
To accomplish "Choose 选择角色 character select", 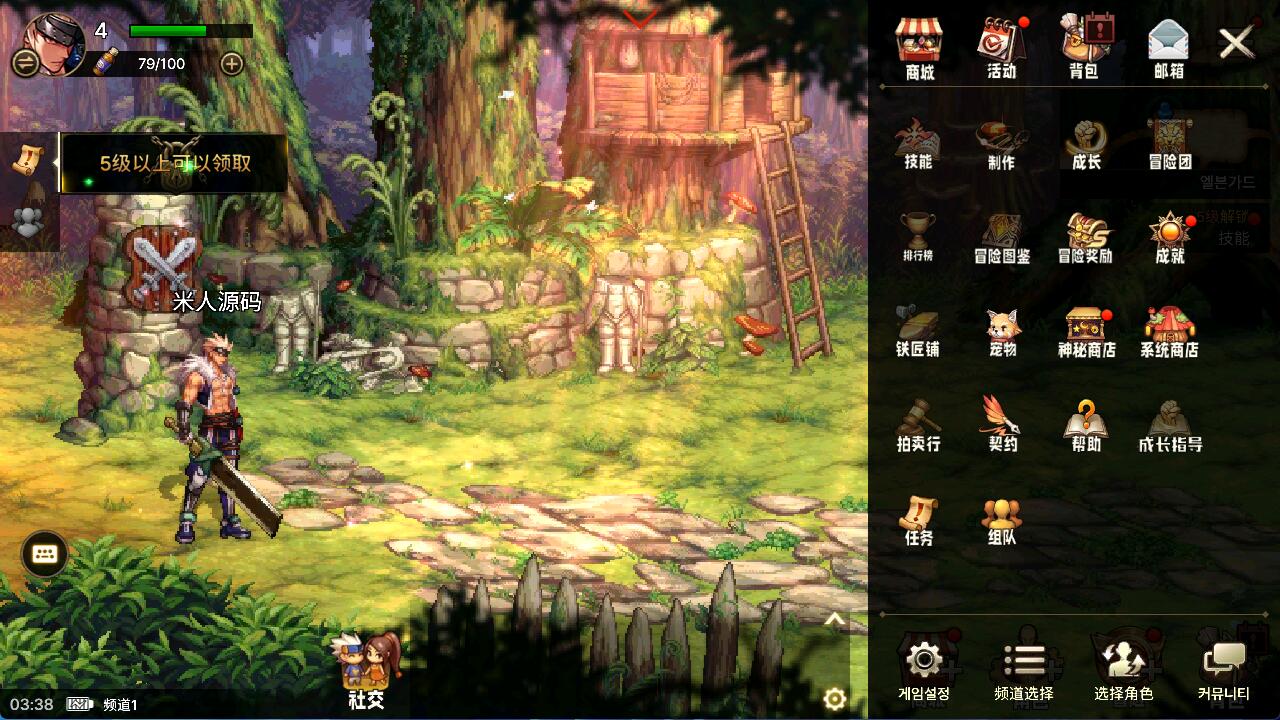I will click(1123, 670).
